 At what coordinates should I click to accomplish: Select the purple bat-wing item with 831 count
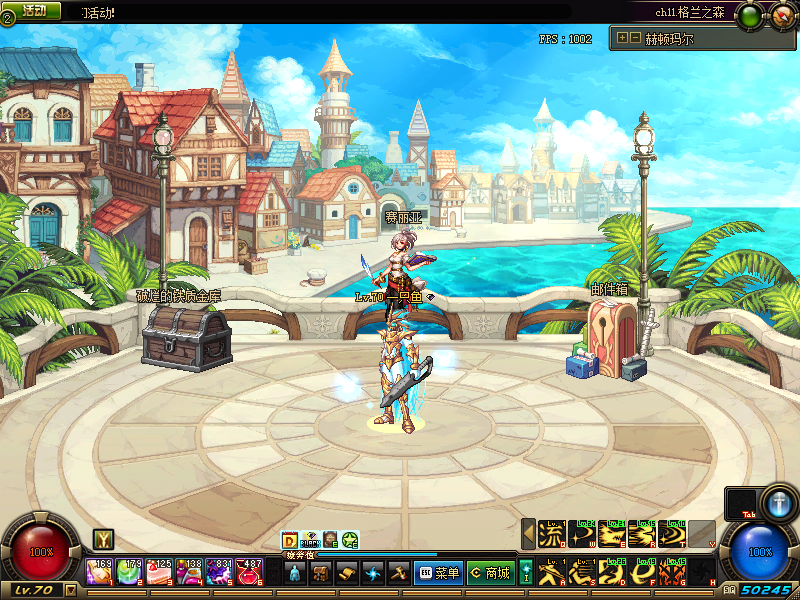pos(220,573)
